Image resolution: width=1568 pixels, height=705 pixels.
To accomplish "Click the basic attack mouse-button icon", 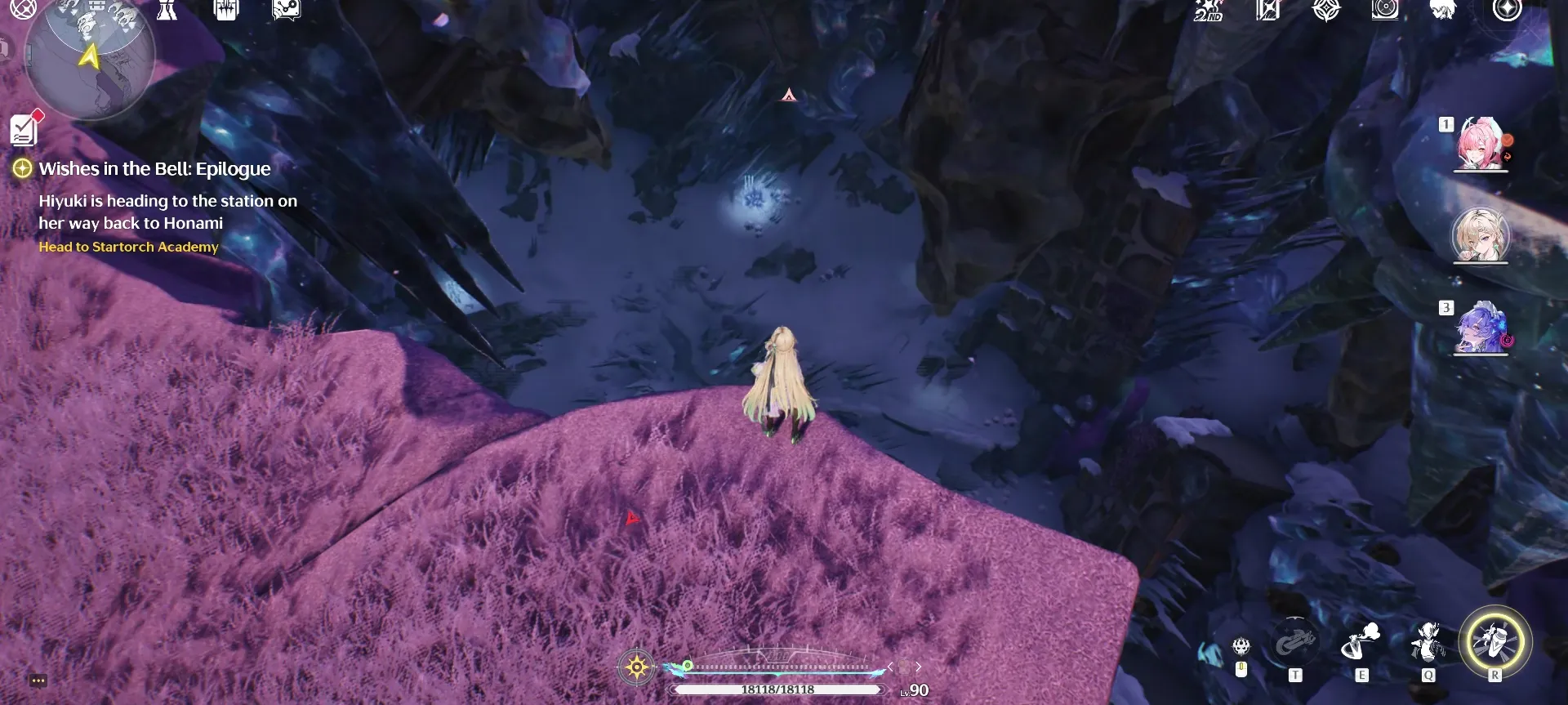I will tap(1241, 648).
